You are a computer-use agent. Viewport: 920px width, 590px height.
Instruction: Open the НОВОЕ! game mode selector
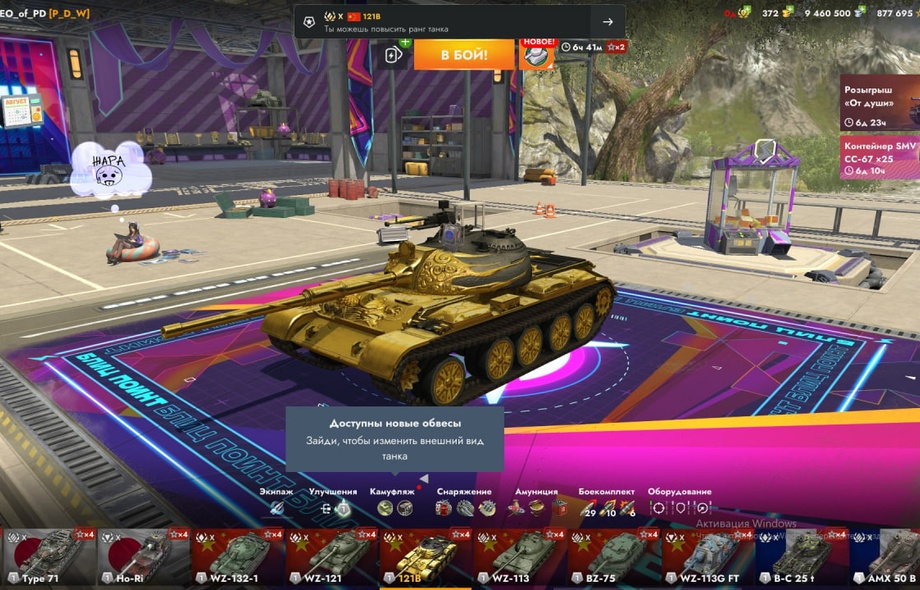tap(538, 54)
